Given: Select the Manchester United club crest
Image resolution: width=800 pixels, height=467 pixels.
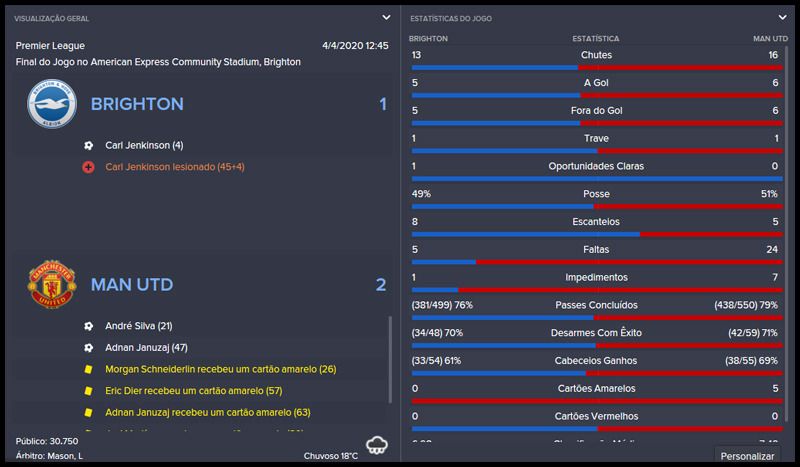Looking at the screenshot, I should pyautogui.click(x=51, y=284).
